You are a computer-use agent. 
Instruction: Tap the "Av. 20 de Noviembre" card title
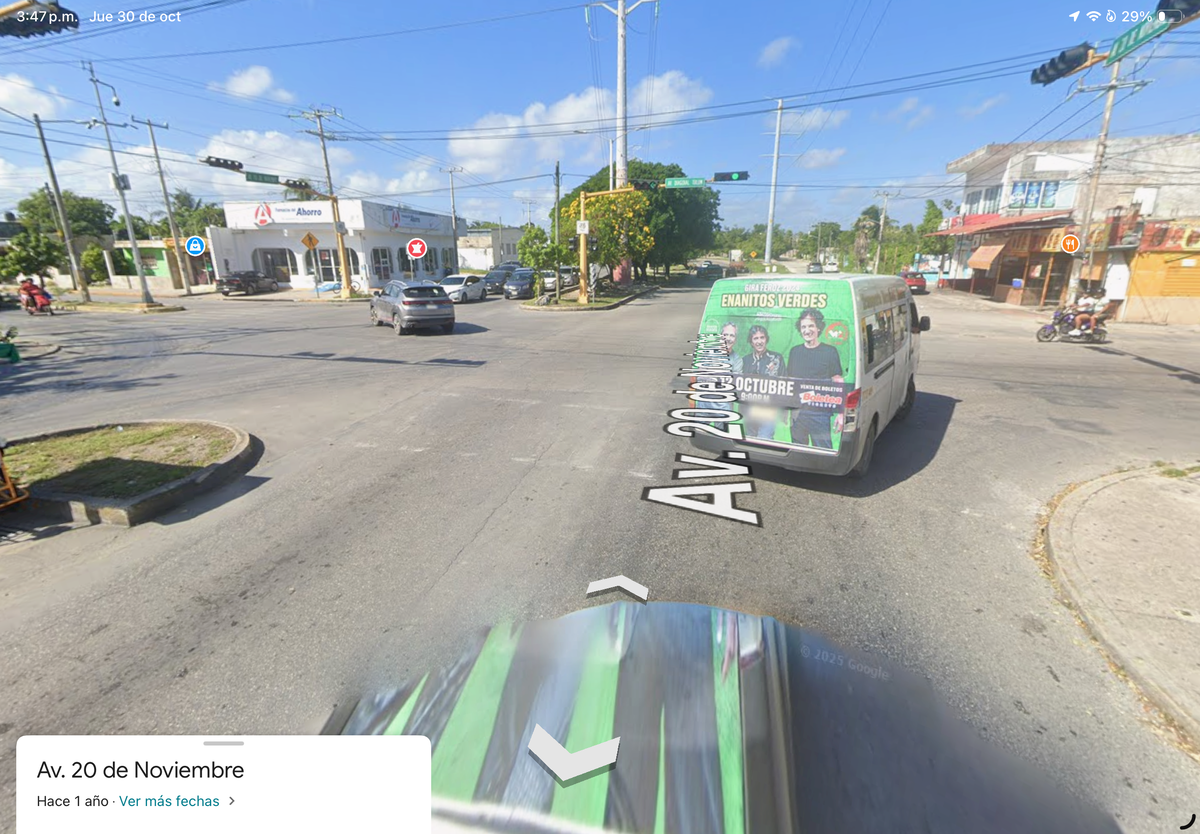[140, 770]
